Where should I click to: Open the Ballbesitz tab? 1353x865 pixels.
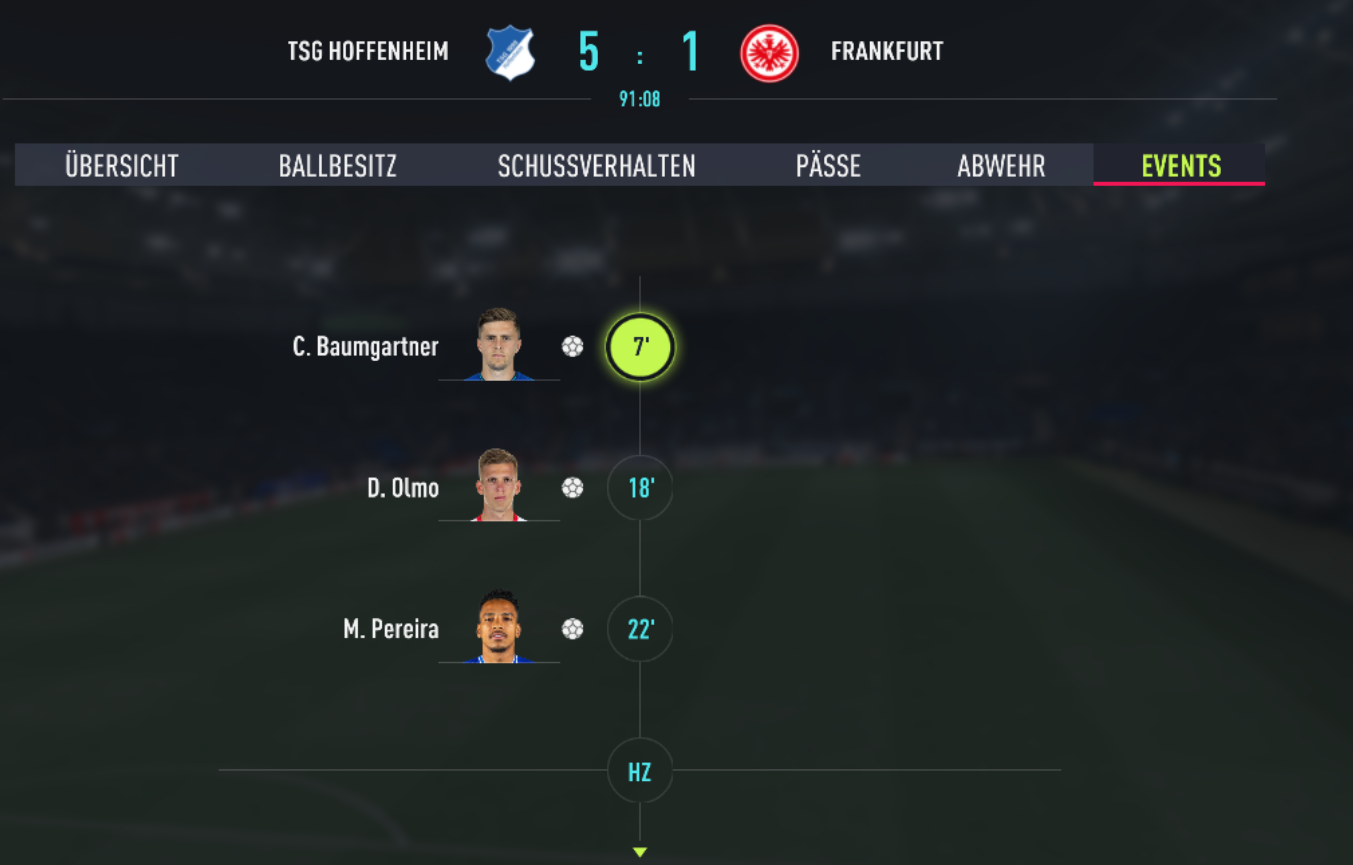[x=338, y=165]
